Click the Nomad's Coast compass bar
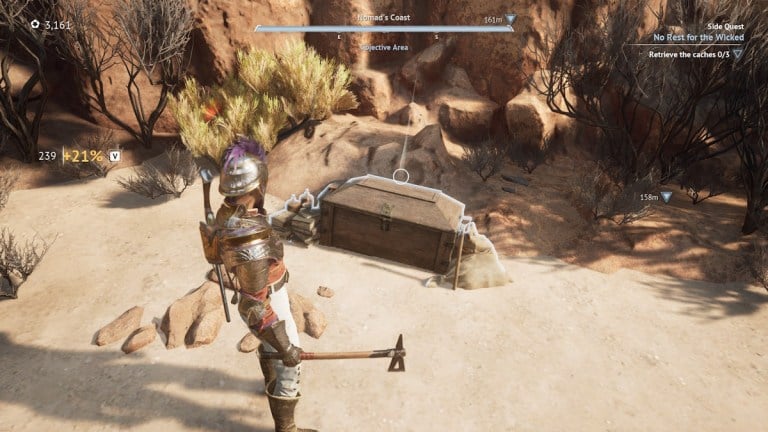The width and height of the screenshot is (768, 432). click(384, 28)
